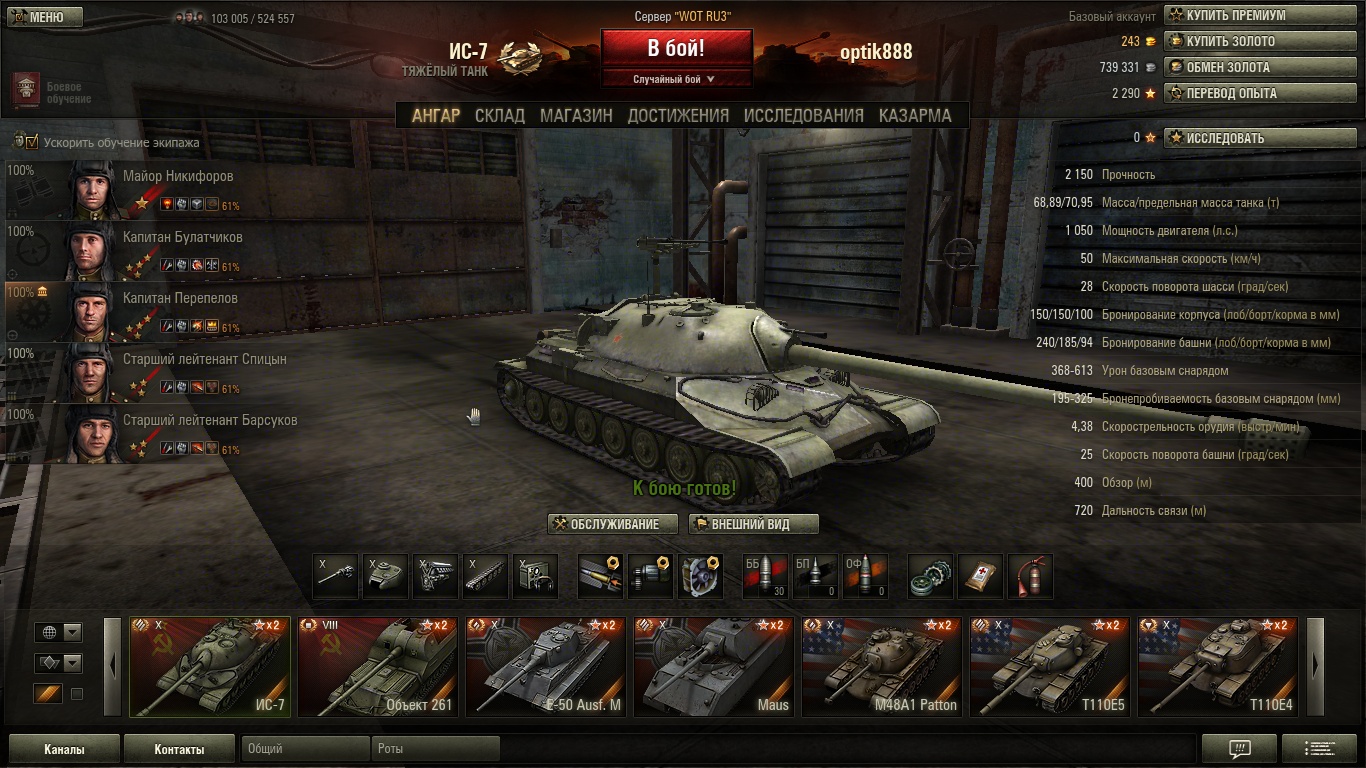
Task: Select «ПЕРЕВОД ОПЫТА» button
Action: click(x=1245, y=94)
